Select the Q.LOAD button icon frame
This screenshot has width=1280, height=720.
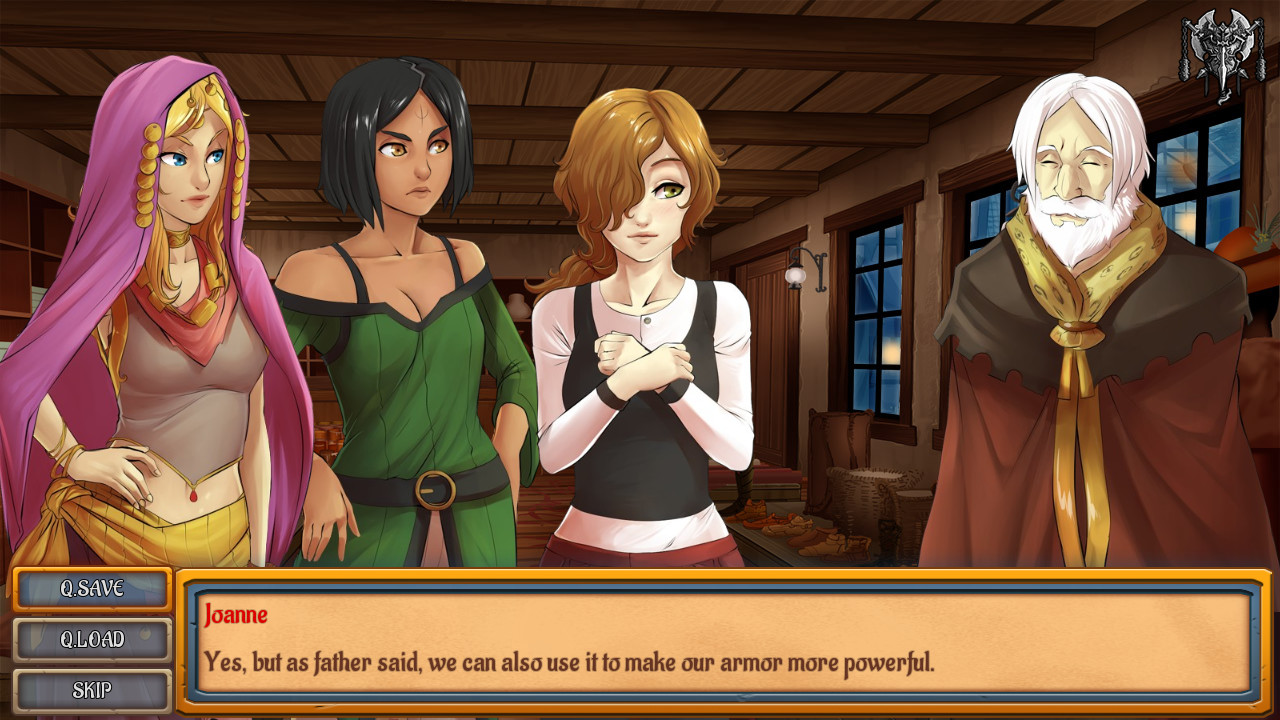coord(90,639)
